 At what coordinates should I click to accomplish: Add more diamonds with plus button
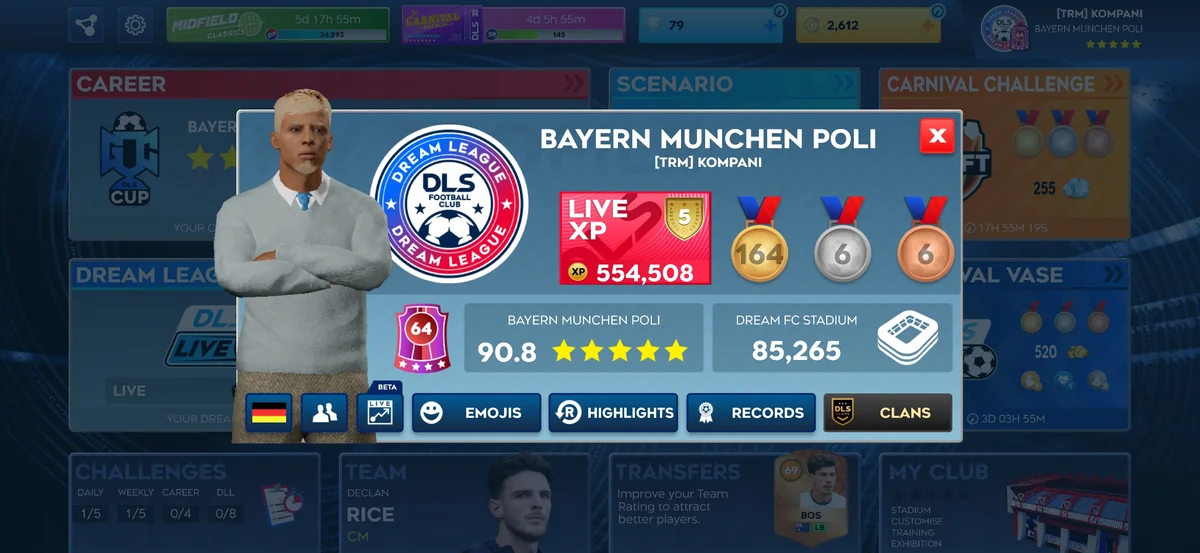(x=769, y=26)
